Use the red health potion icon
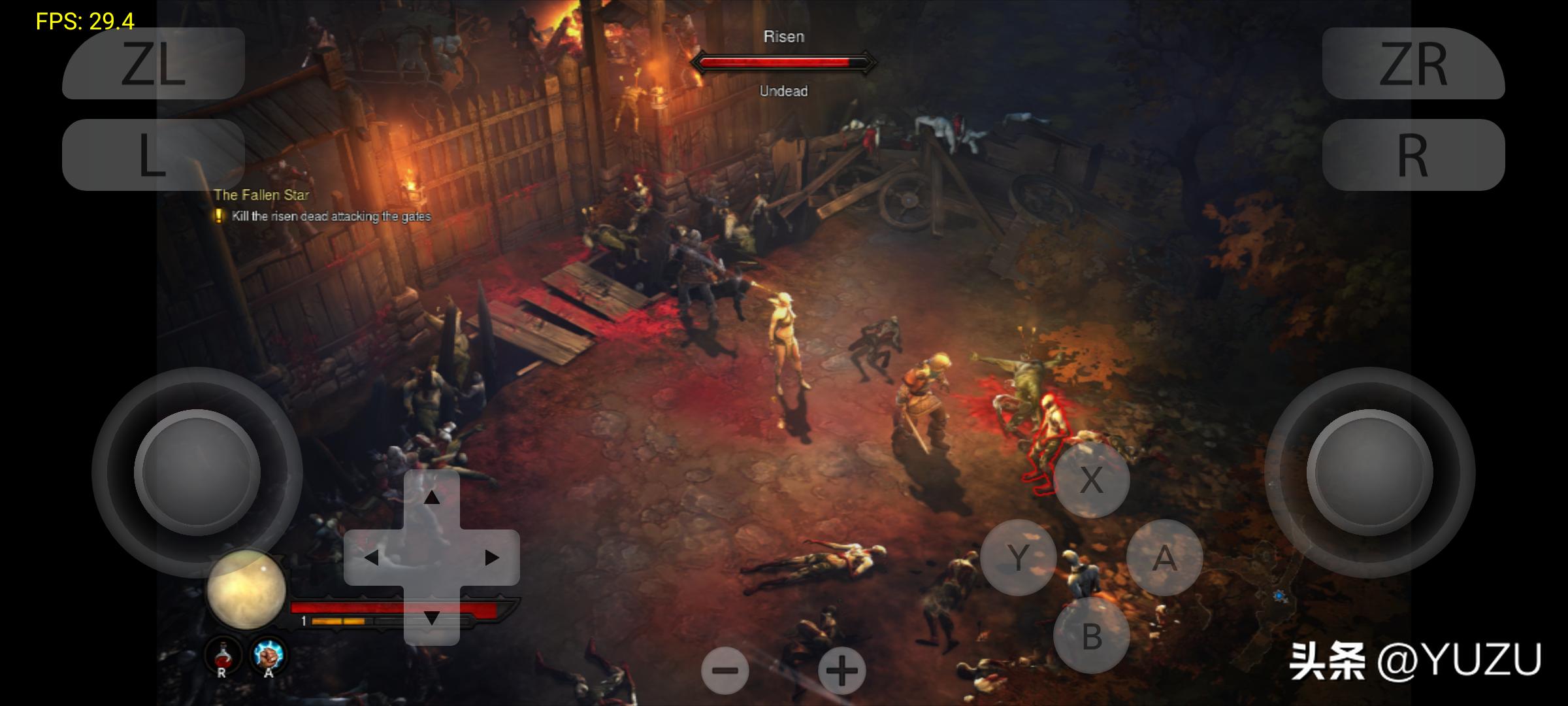This screenshot has width=1568, height=706. point(223,654)
